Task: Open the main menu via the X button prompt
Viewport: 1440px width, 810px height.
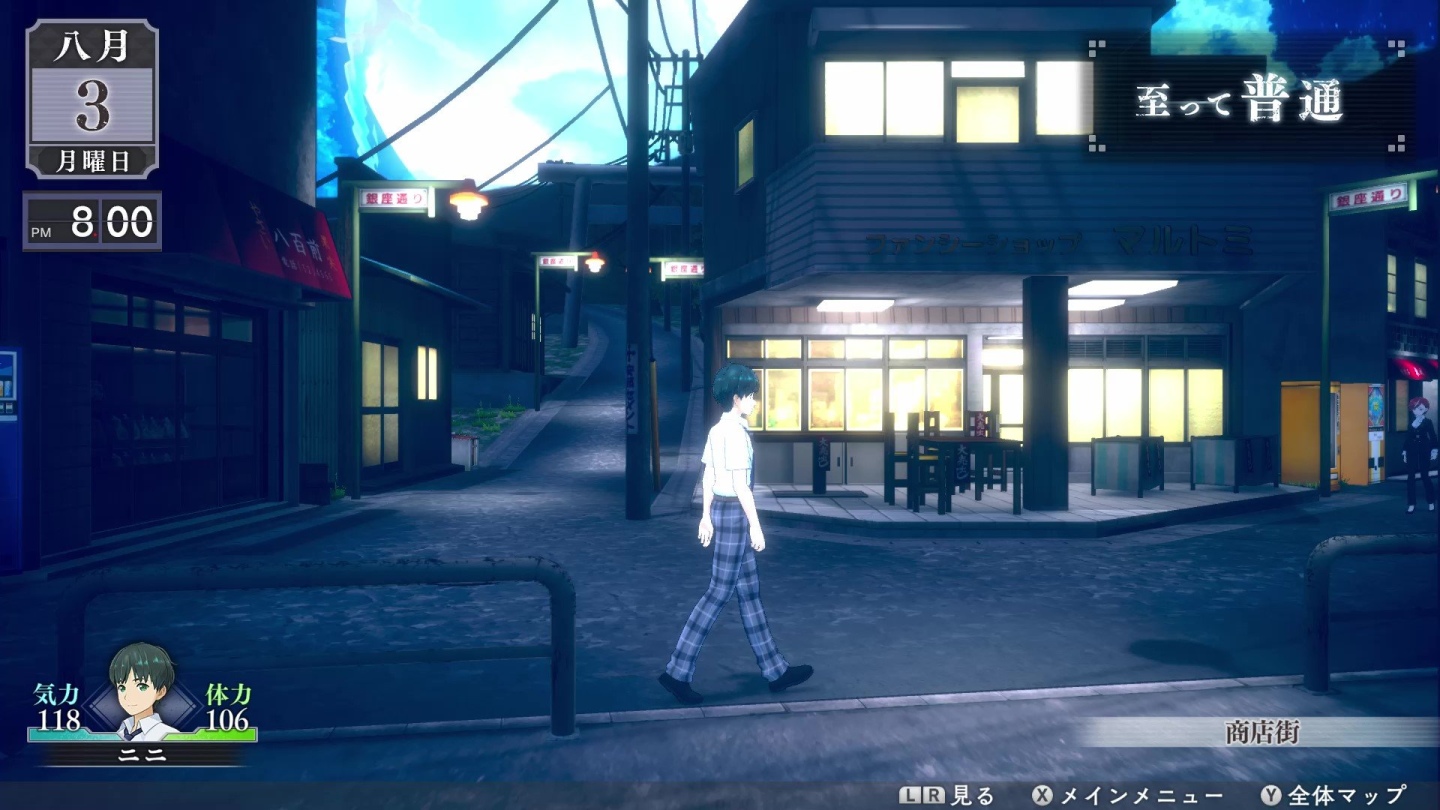Action: coord(1041,793)
